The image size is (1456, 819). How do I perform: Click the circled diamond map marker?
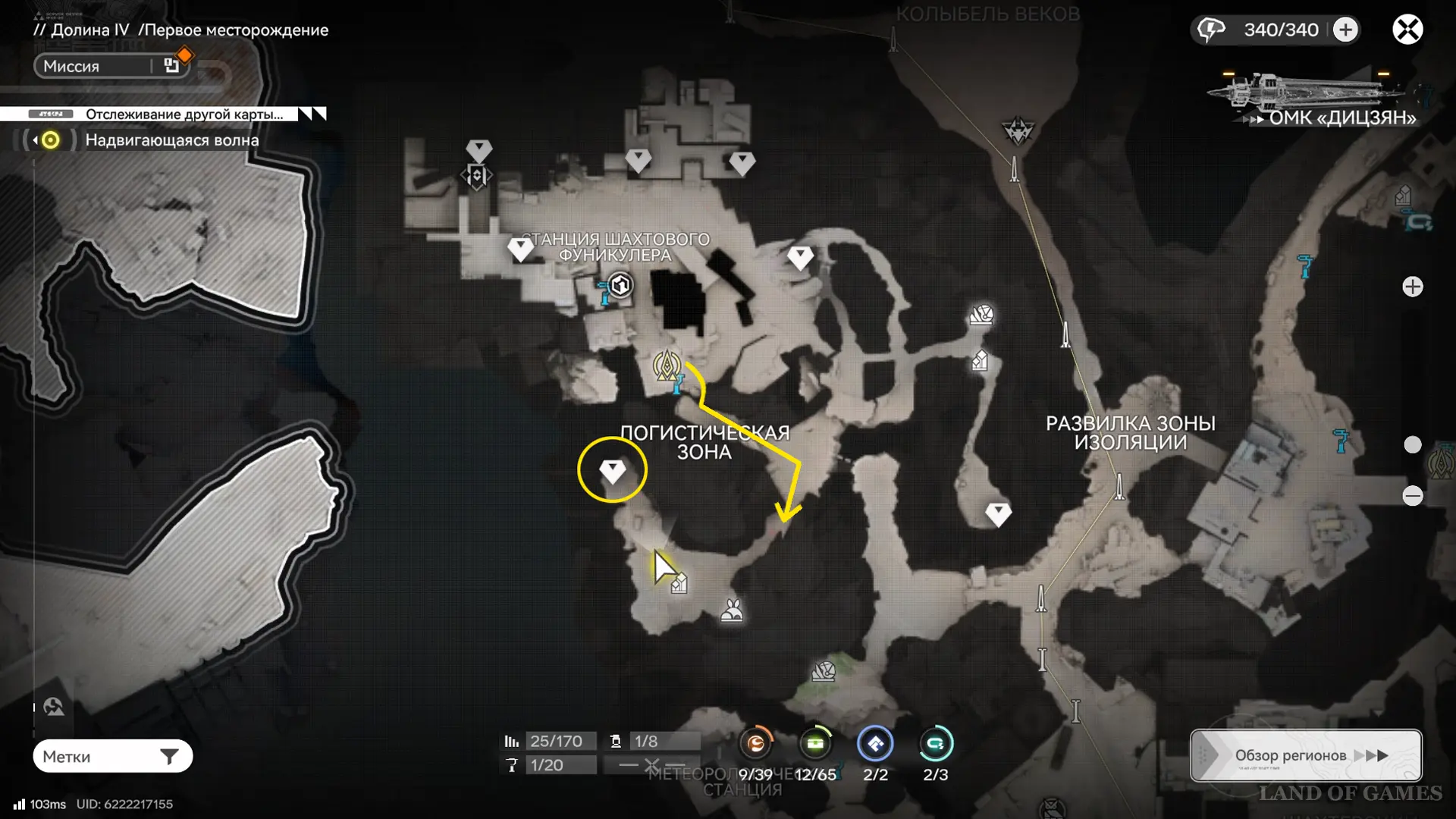pyautogui.click(x=612, y=471)
